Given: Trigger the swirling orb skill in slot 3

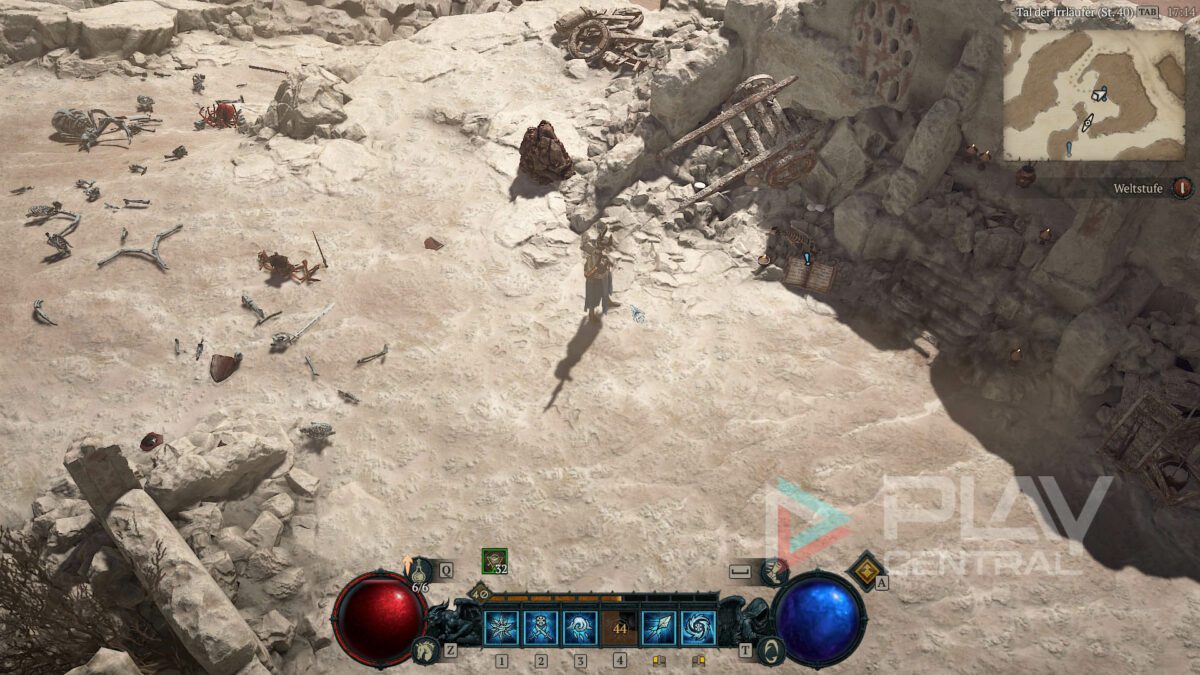Looking at the screenshot, I should [580, 628].
